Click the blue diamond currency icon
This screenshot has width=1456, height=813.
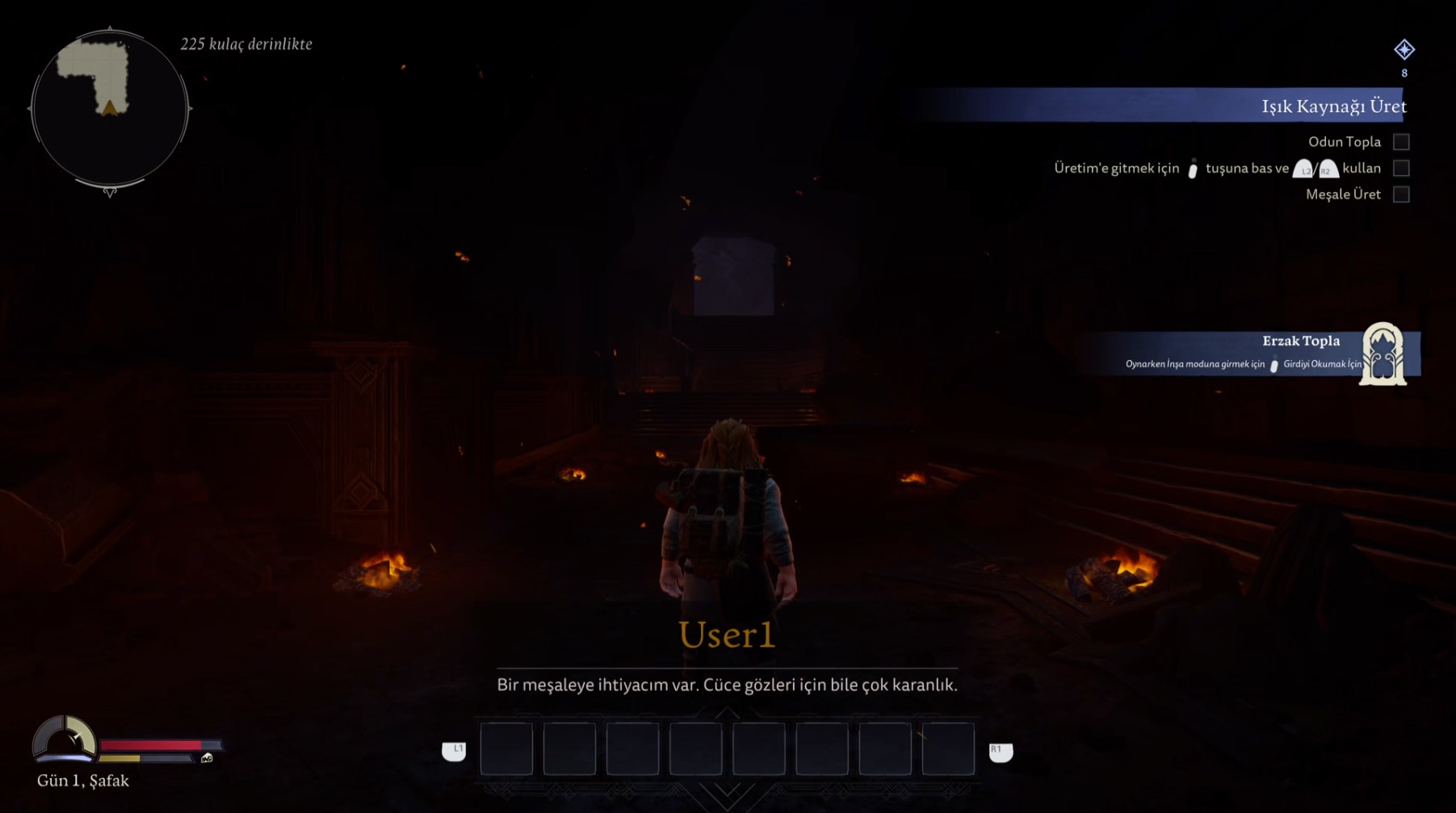(1404, 50)
